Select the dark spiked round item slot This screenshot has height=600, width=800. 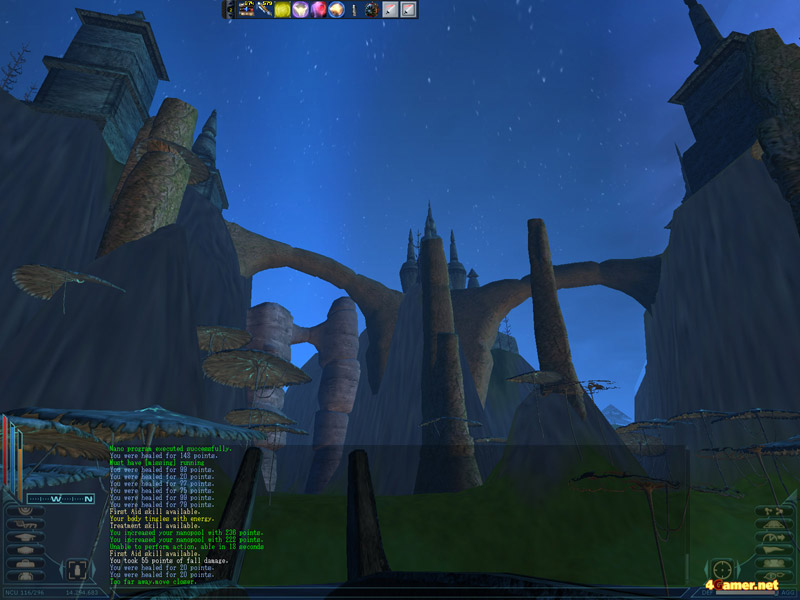371,10
